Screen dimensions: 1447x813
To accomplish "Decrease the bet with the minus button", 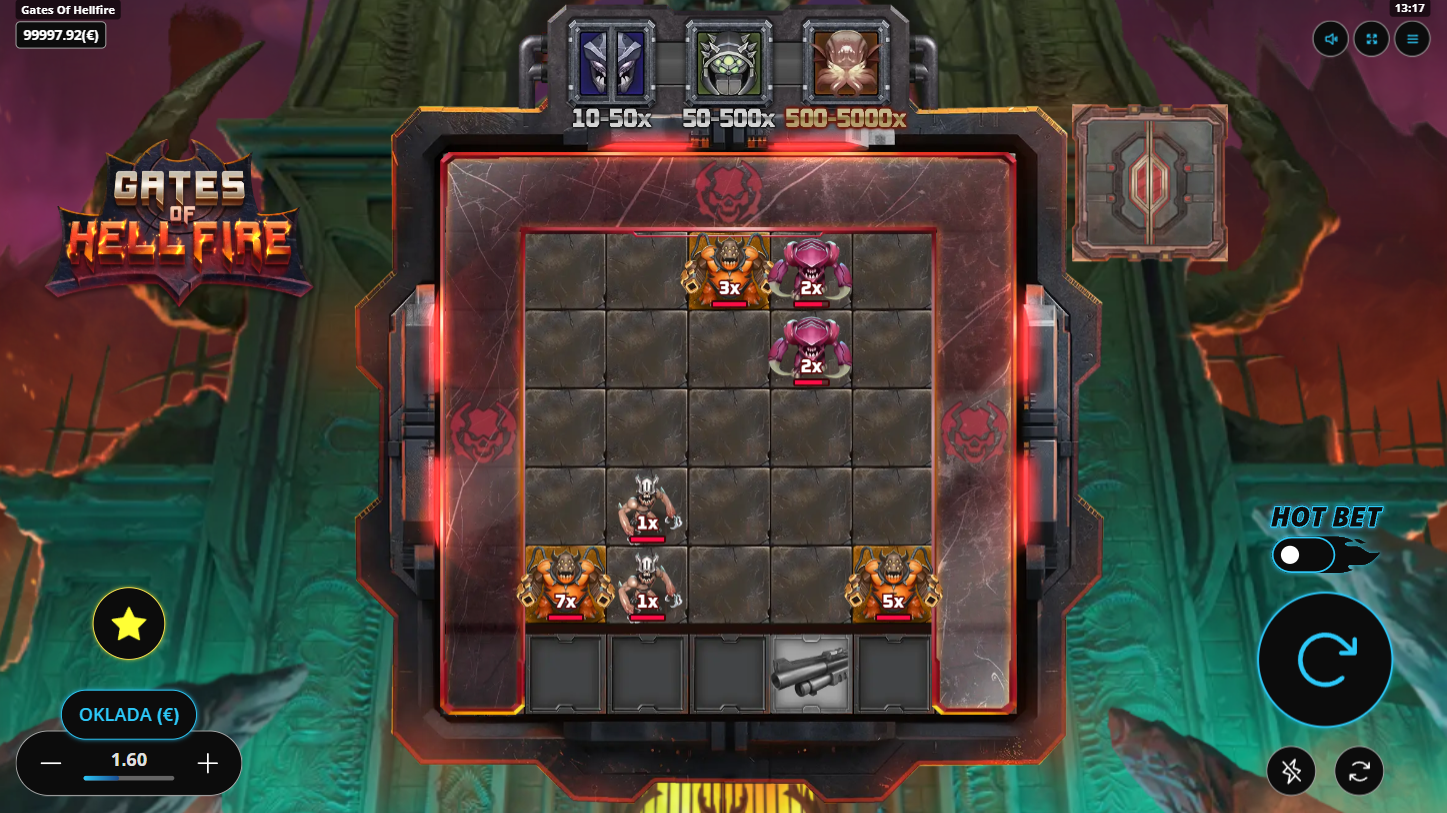I will coord(51,764).
